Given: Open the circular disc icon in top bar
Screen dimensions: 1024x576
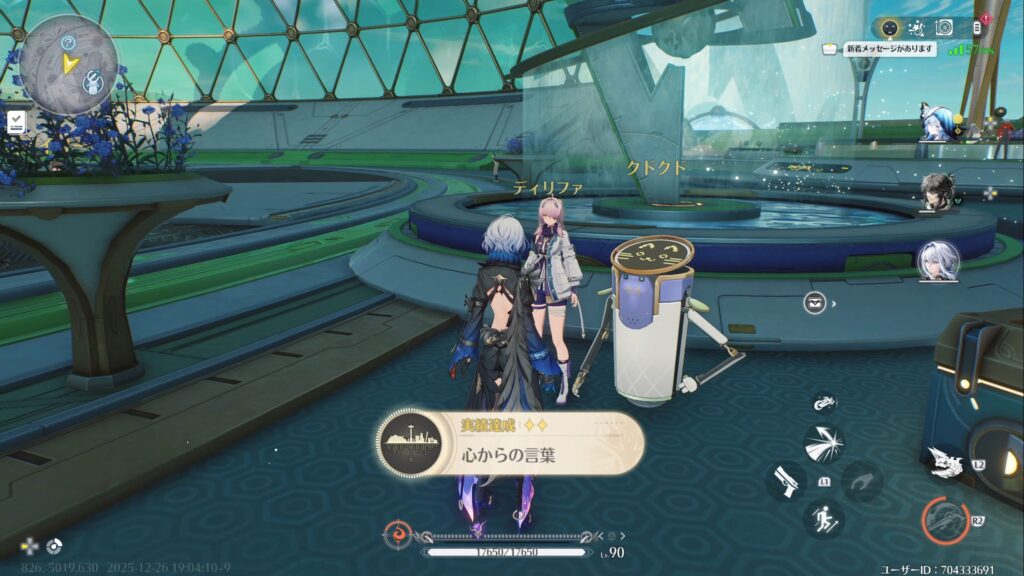Looking at the screenshot, I should click(x=945, y=27).
